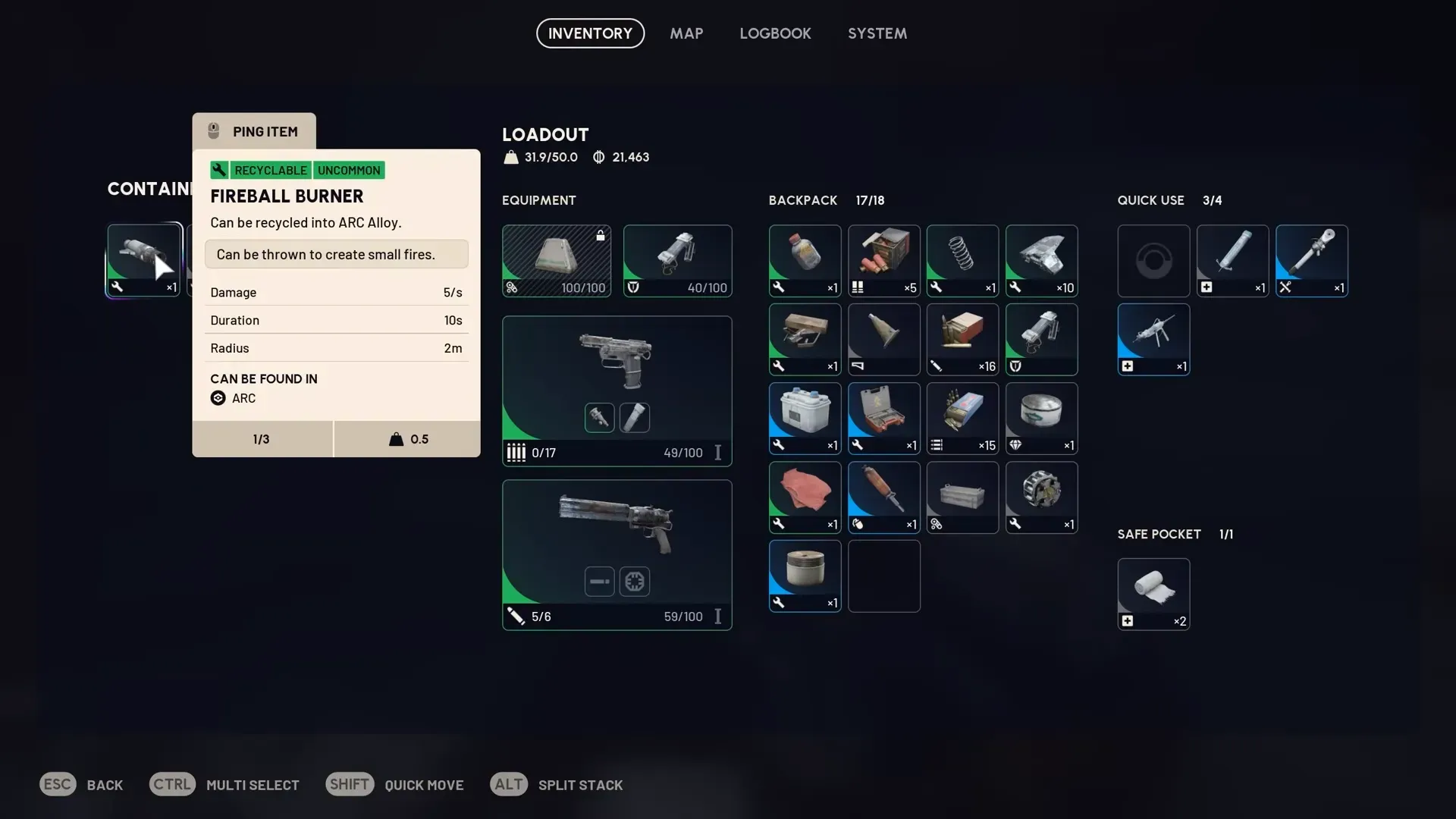Choose the shotgun shells stack of five

point(883,260)
